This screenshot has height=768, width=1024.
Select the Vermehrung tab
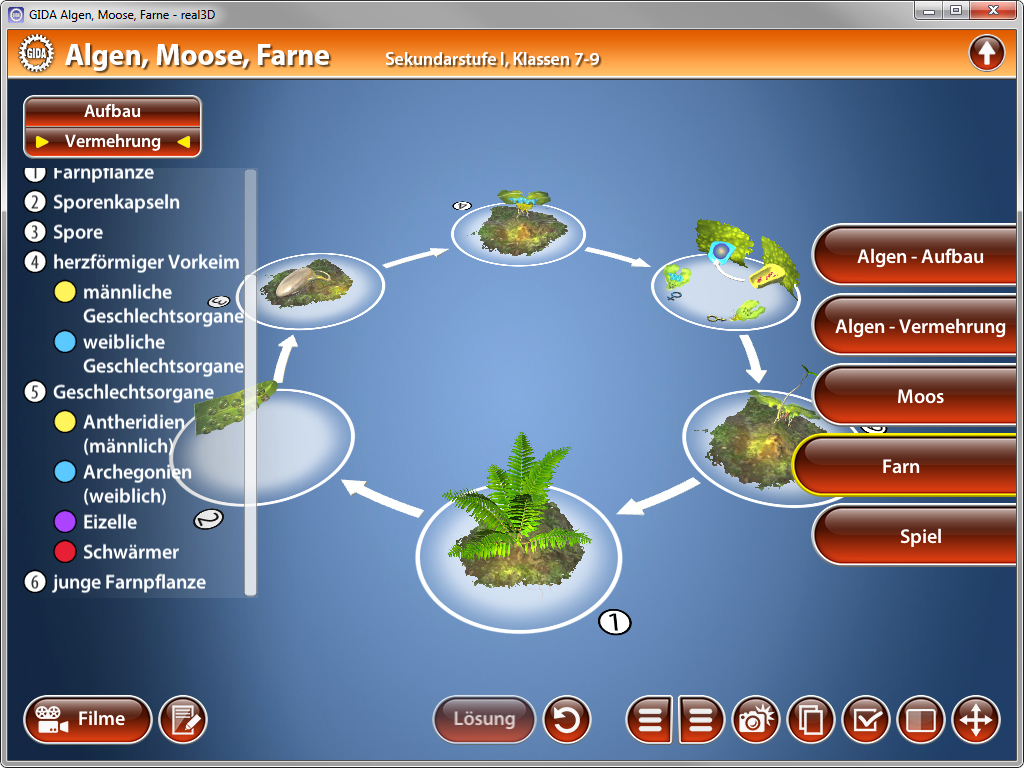(x=112, y=141)
